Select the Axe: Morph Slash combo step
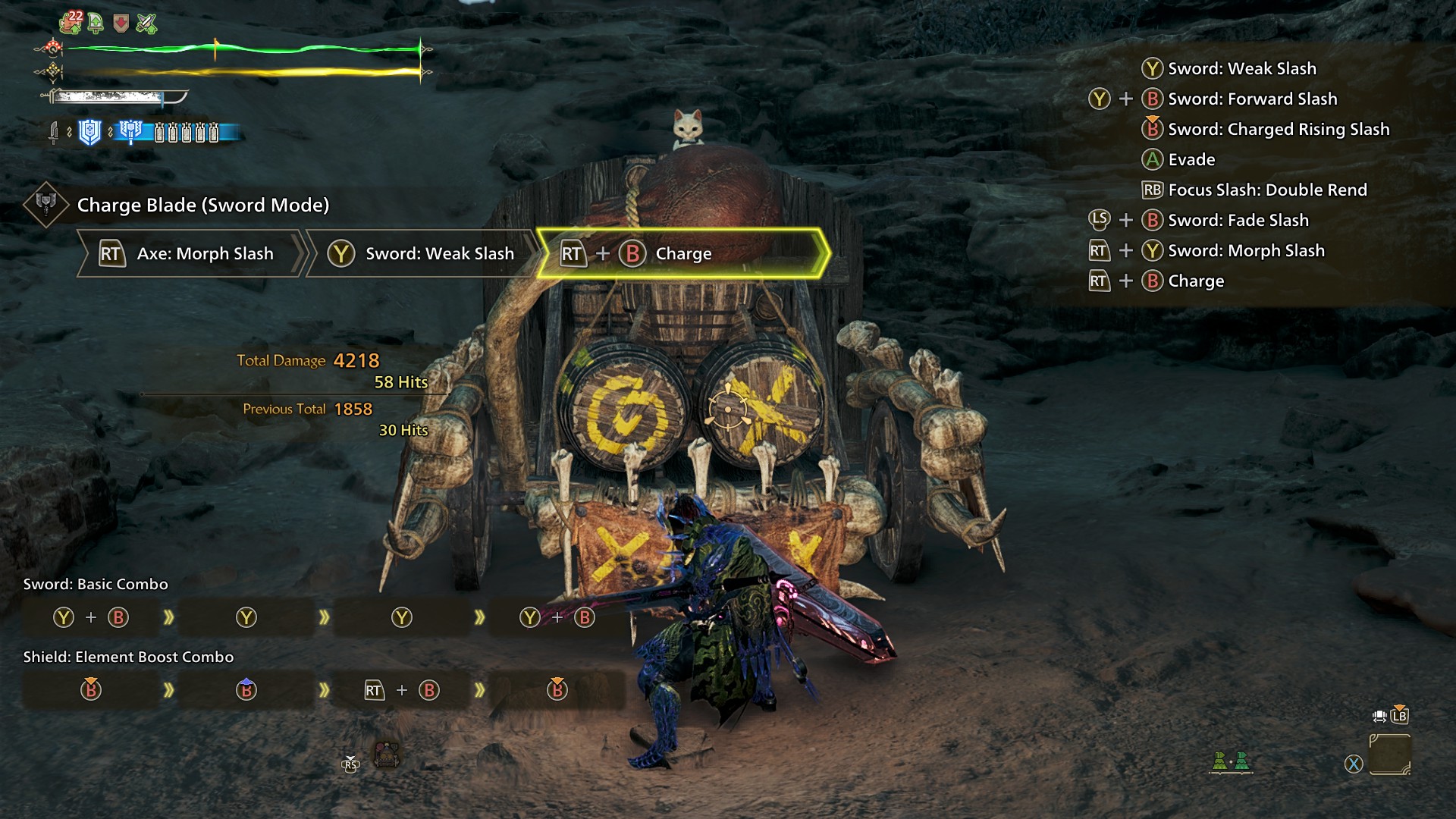 pyautogui.click(x=189, y=254)
